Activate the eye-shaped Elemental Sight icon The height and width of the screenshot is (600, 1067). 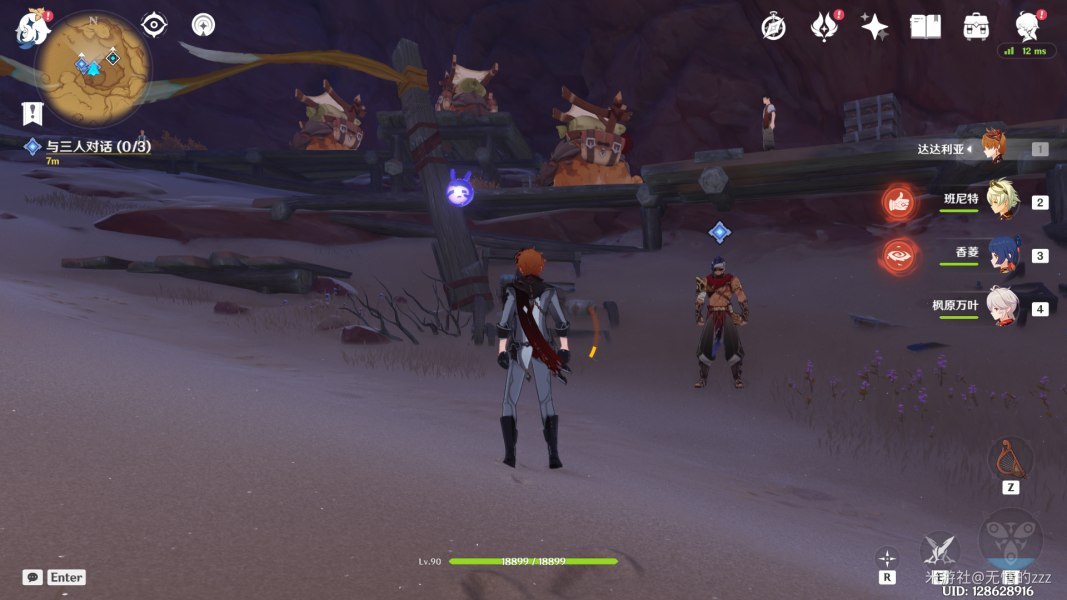pyautogui.click(x=154, y=25)
